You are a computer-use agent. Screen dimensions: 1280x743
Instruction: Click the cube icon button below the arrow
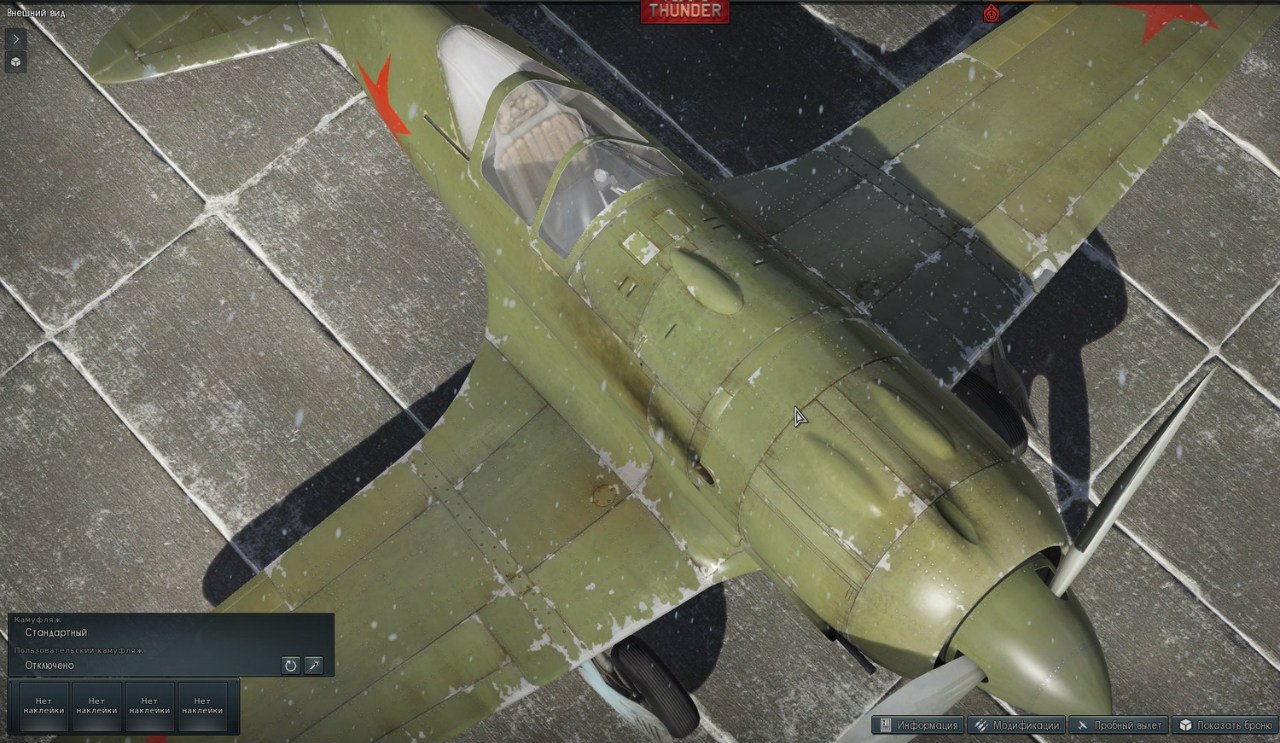[x=16, y=62]
